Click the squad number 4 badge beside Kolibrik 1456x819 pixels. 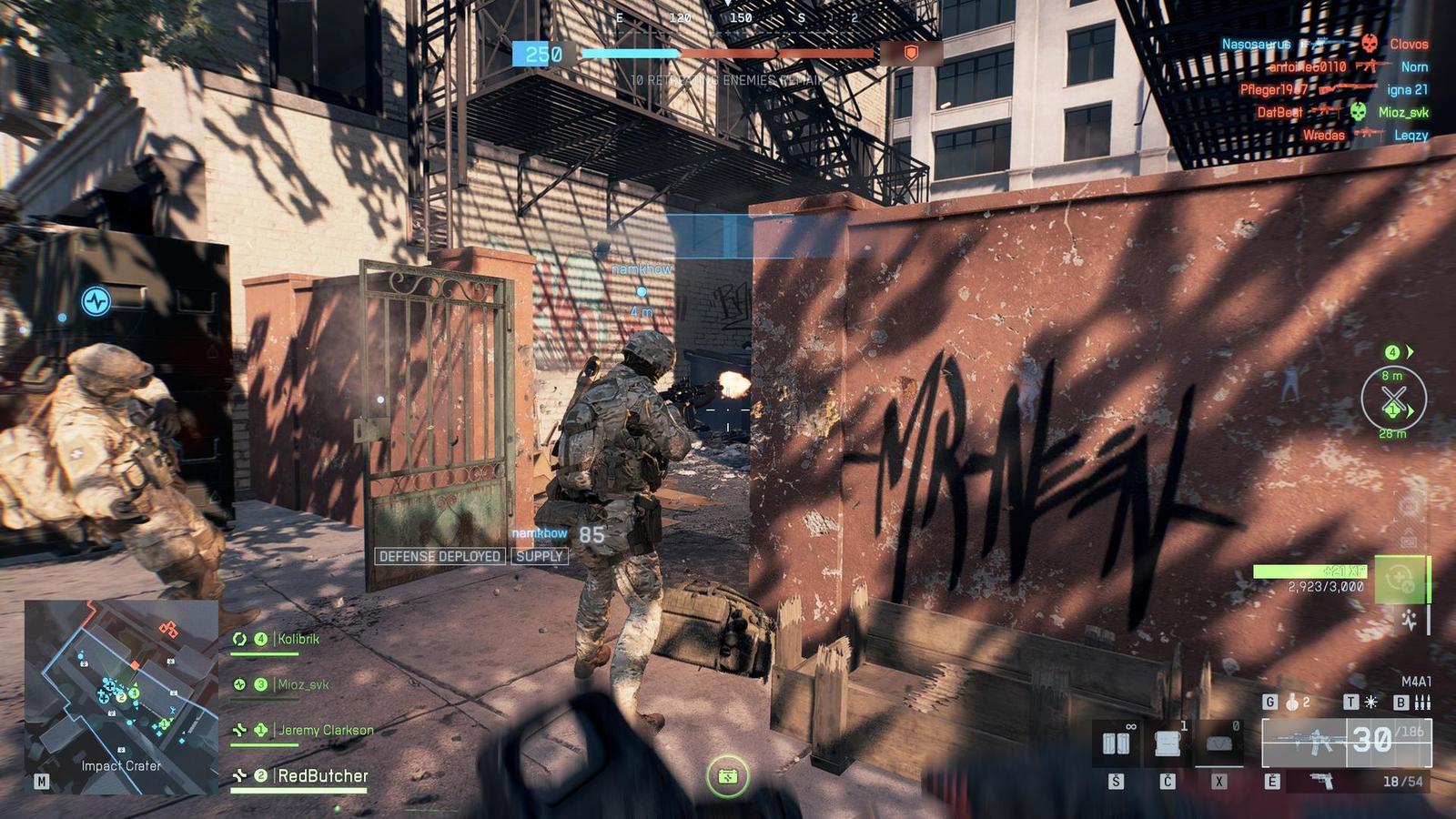coord(261,639)
